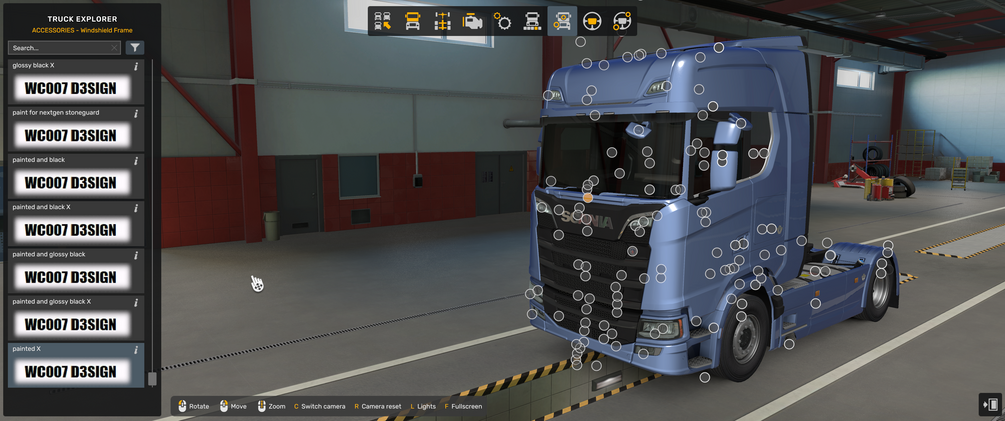
Task: Click the exit button in bottom corner
Action: pyautogui.click(x=989, y=404)
